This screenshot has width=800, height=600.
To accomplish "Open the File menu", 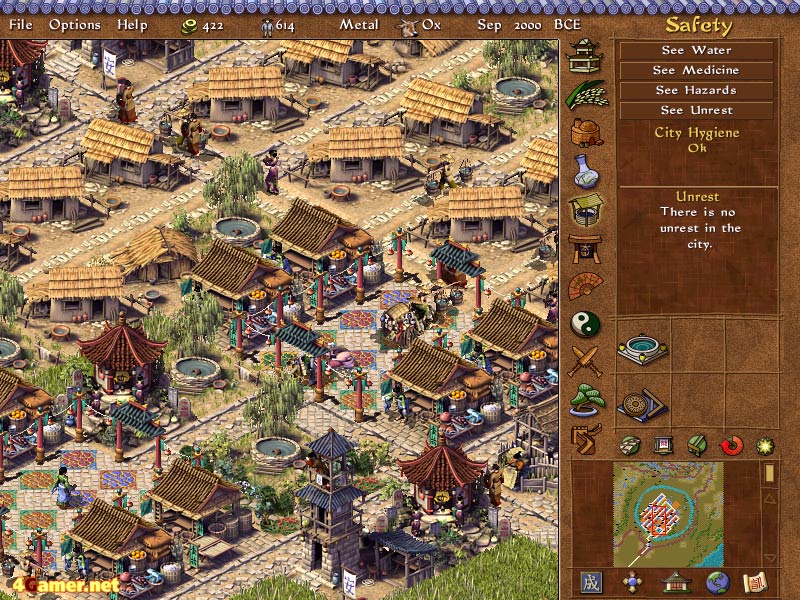I will tap(20, 24).
